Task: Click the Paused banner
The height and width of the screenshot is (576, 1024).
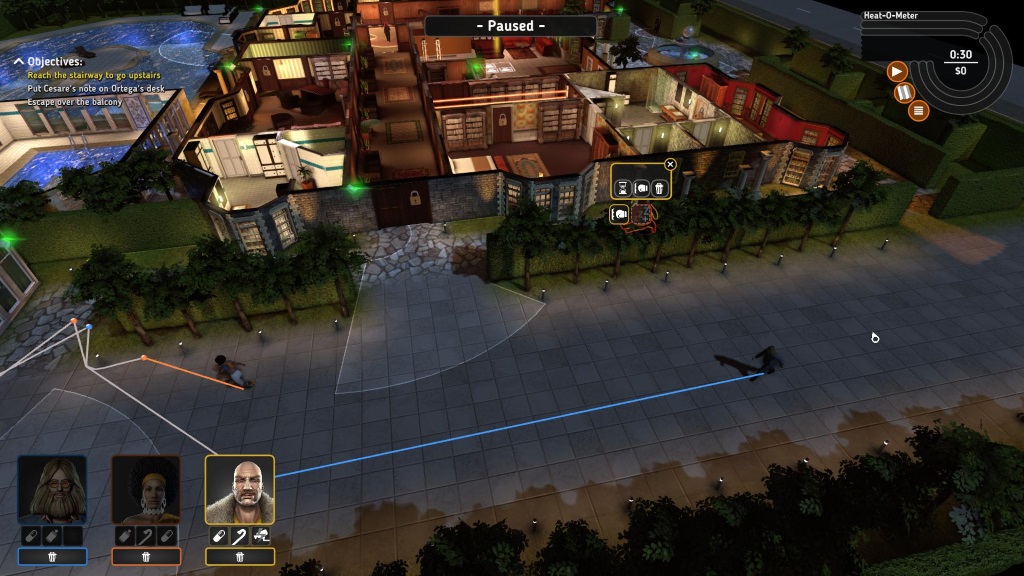Action: pyautogui.click(x=510, y=25)
